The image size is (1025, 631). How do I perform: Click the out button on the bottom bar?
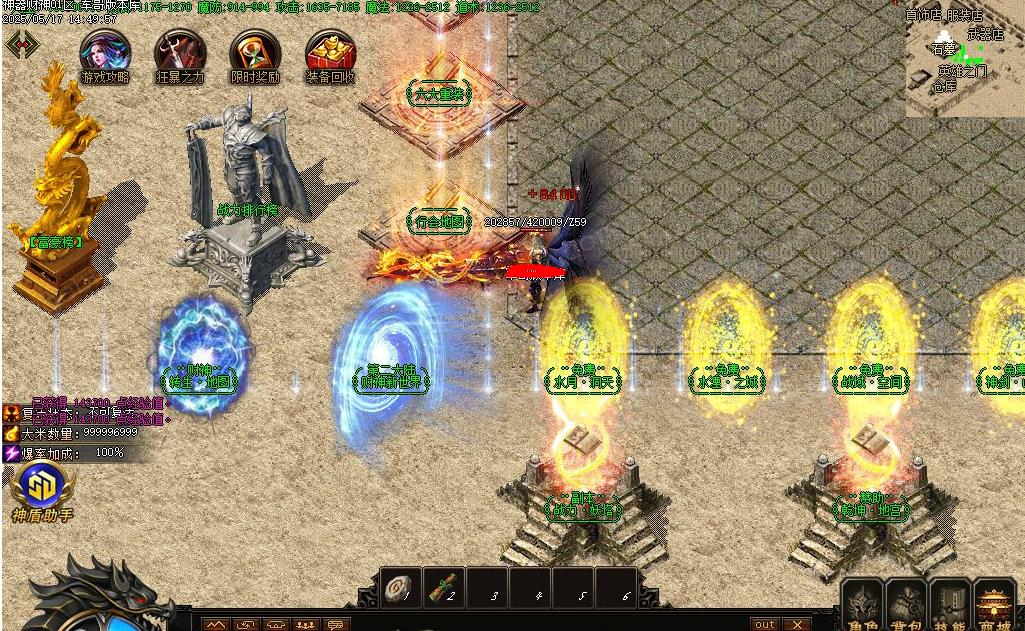765,624
